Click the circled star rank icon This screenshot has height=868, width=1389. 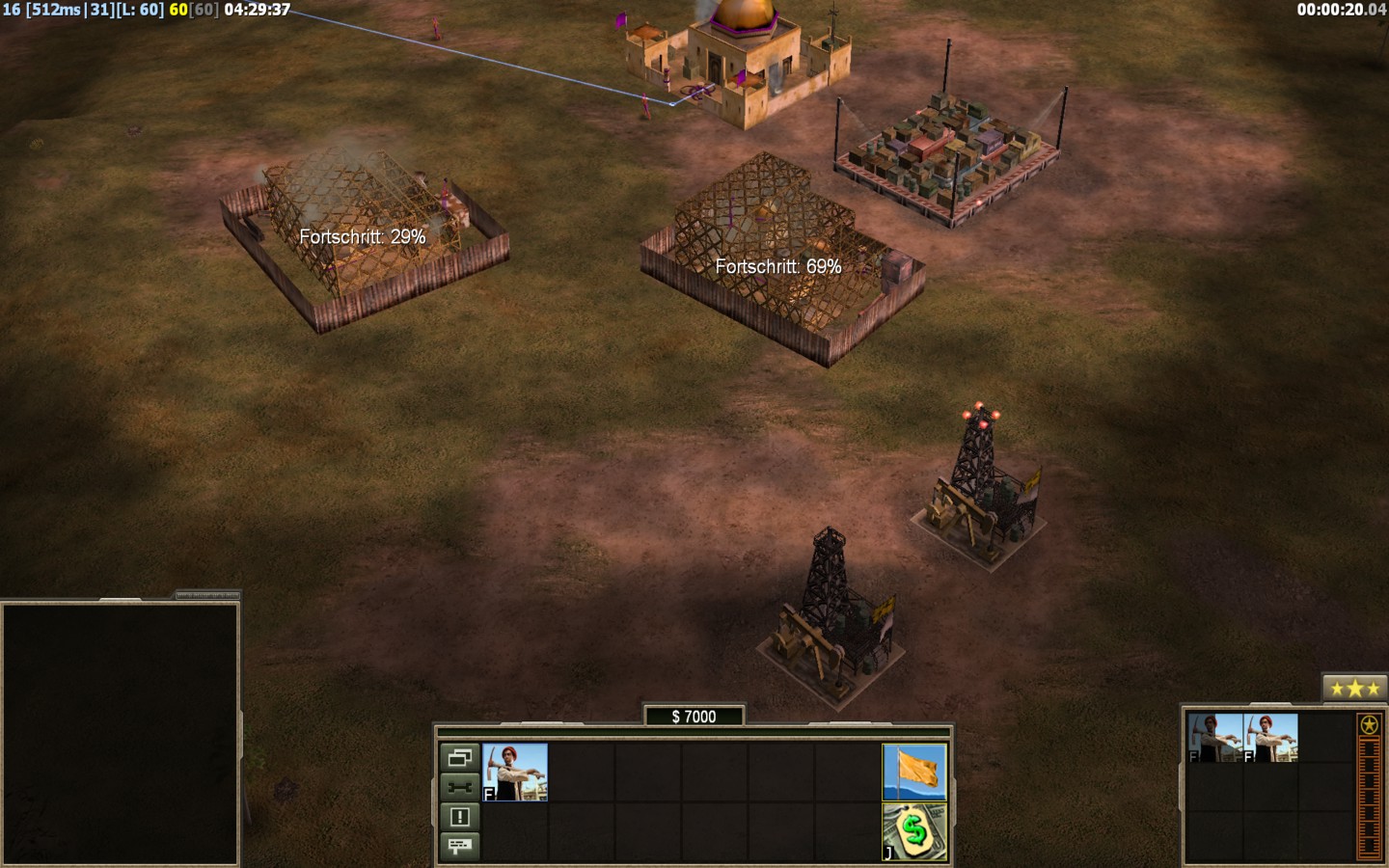pyautogui.click(x=1369, y=724)
